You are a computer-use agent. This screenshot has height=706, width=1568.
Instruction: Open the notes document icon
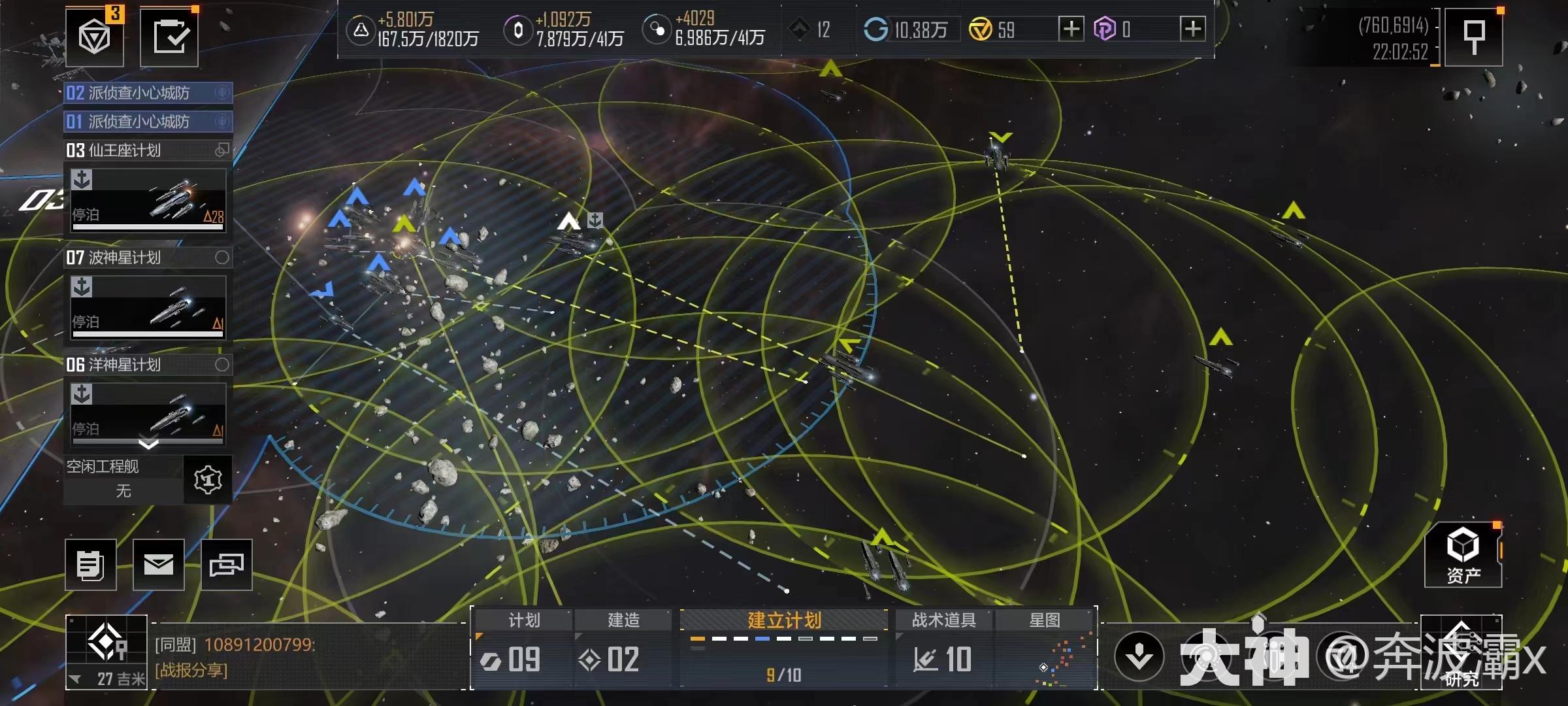pos(91,565)
